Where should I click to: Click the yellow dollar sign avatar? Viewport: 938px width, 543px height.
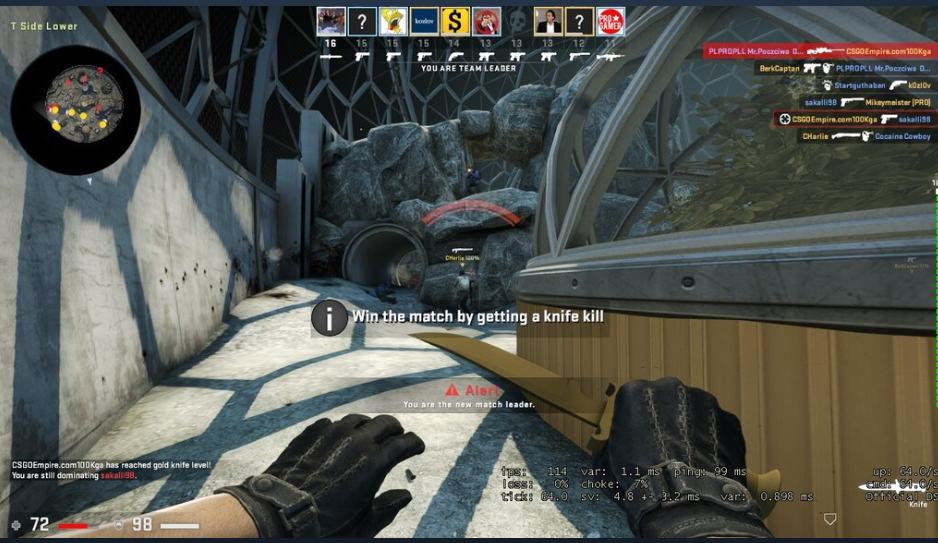coord(455,21)
